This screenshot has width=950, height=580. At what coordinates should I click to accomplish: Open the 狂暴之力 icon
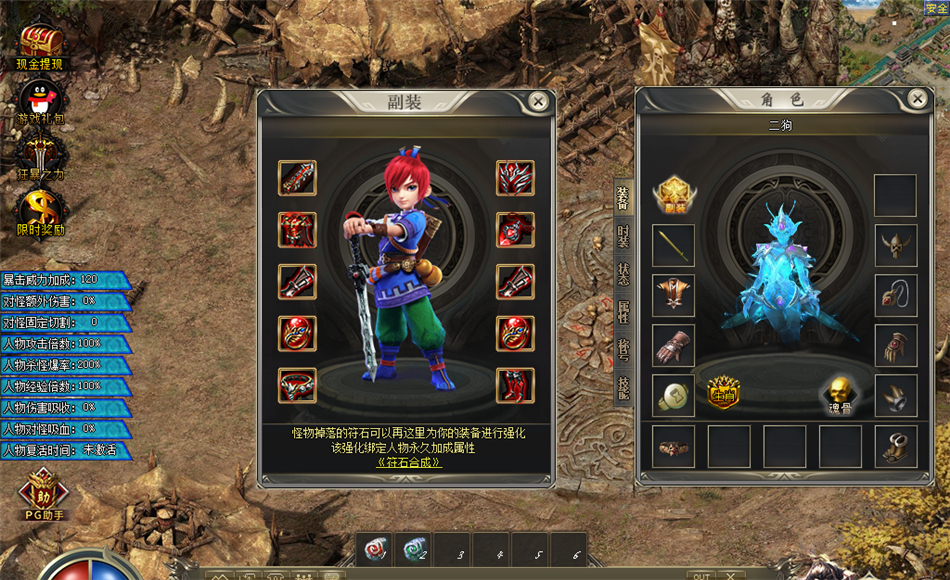click(x=41, y=156)
